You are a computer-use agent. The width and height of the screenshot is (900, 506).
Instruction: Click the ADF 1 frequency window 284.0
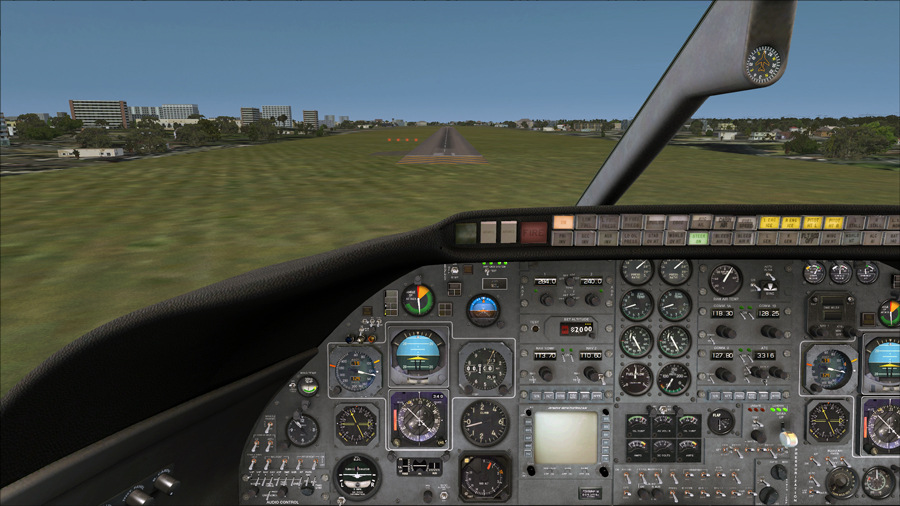[x=546, y=283]
